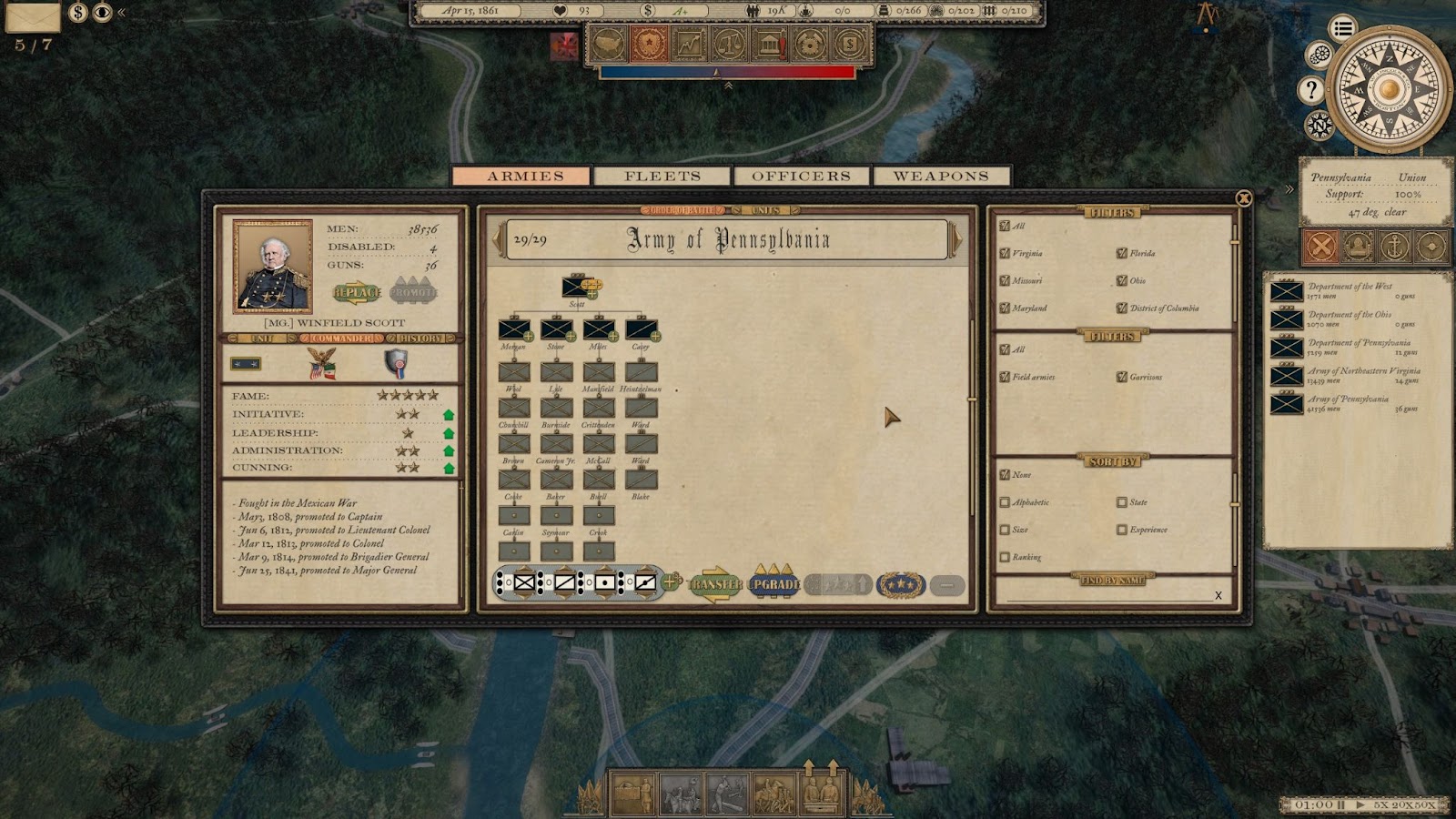
Task: Switch to the Fleets tab
Action: (662, 176)
